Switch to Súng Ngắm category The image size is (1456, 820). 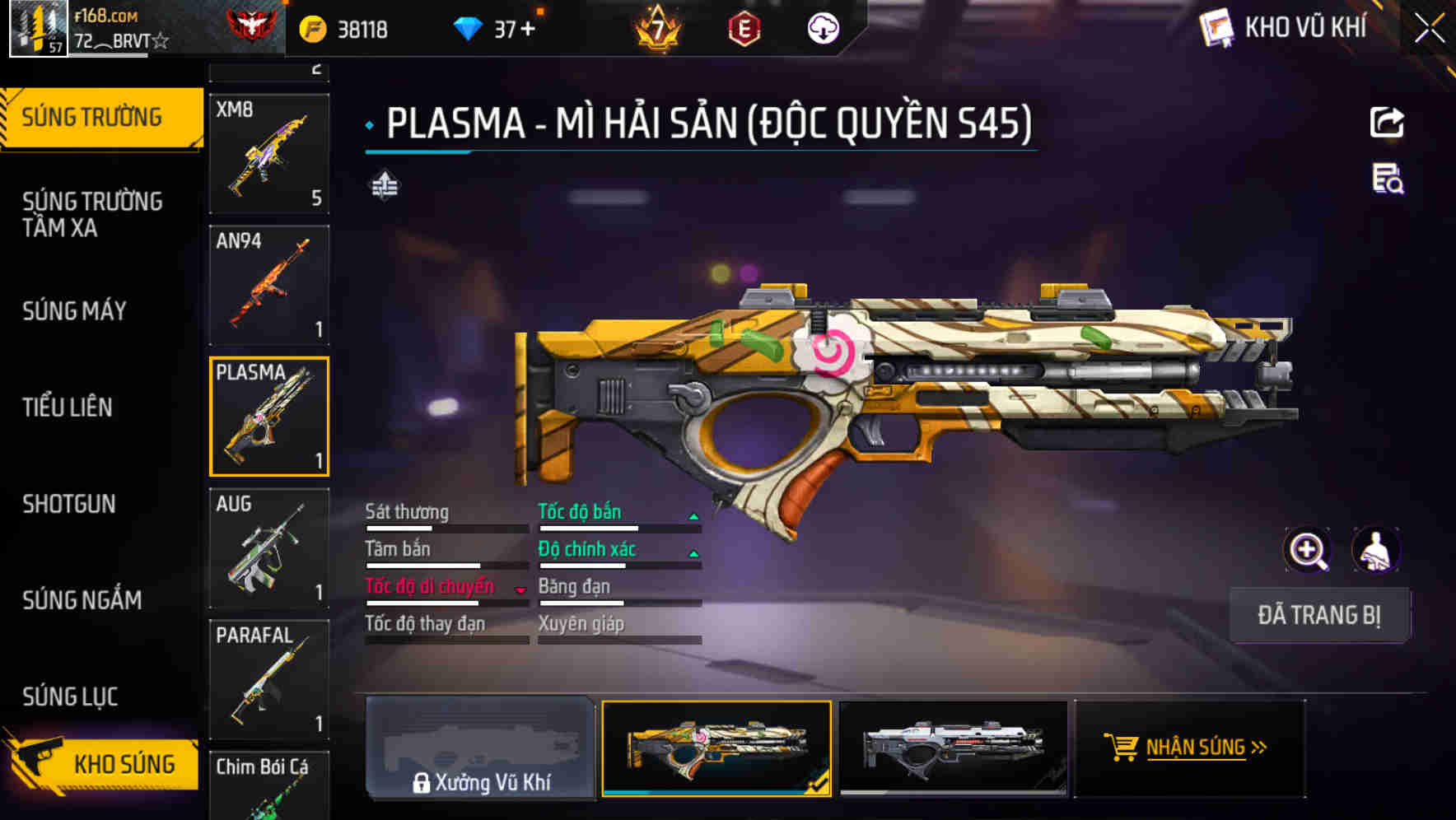pos(82,600)
